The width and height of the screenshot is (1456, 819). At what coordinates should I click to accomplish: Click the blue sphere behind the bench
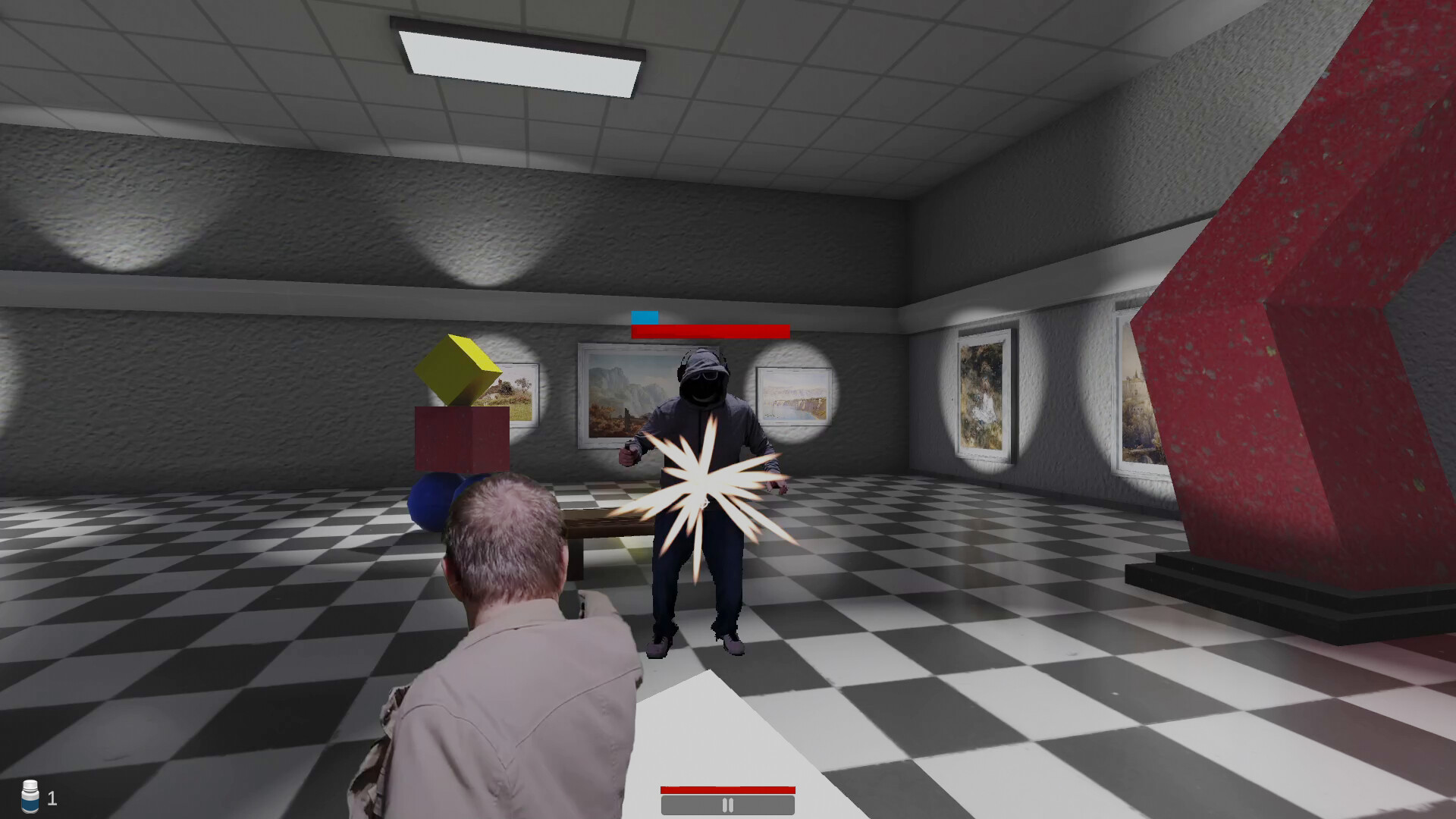tap(435, 500)
